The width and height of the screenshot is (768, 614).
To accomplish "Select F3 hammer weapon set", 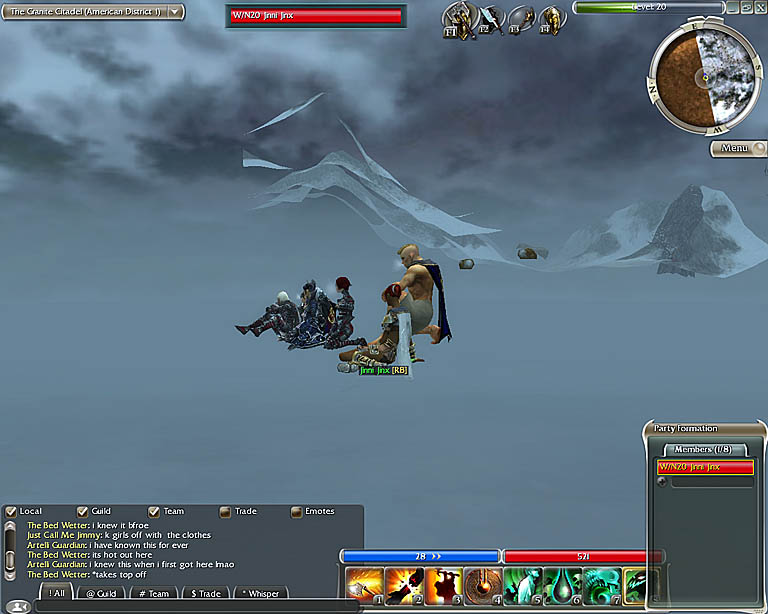I will point(521,19).
